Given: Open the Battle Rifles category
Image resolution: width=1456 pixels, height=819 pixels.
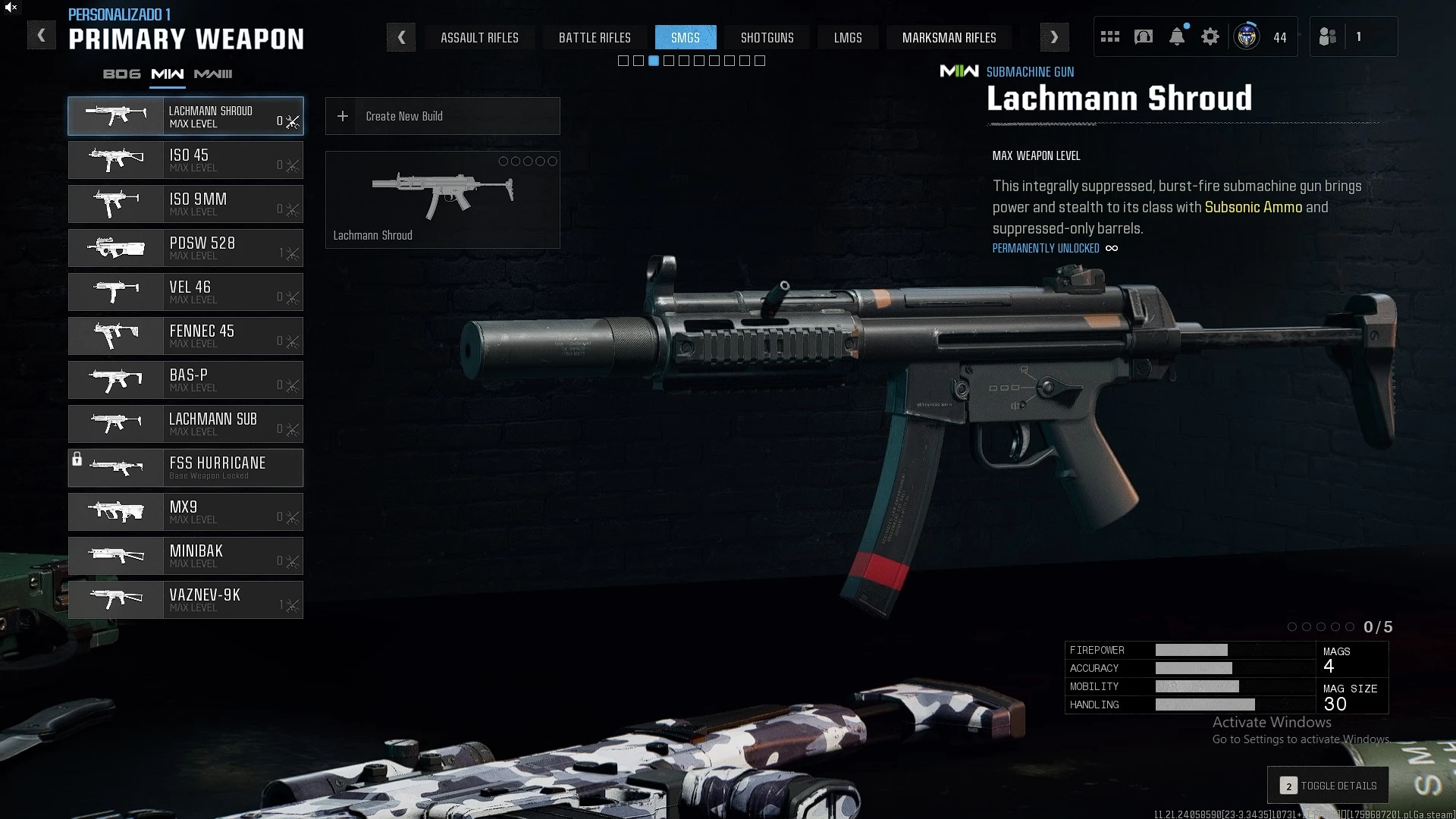Looking at the screenshot, I should pyautogui.click(x=595, y=37).
